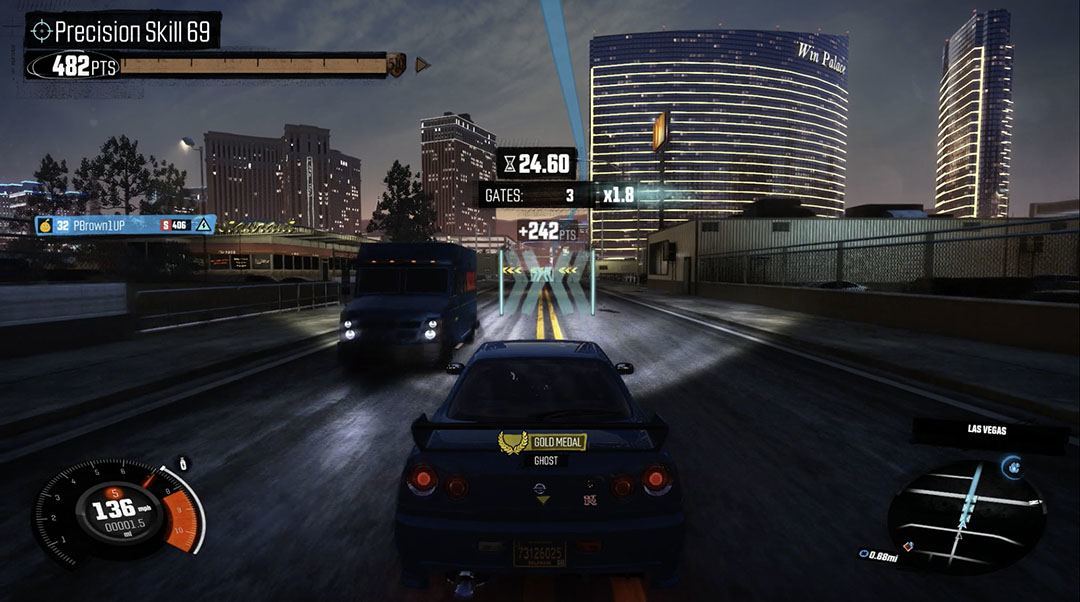This screenshot has height=602, width=1080.
Task: Click the Precision Skill crosshair icon
Action: point(41,31)
